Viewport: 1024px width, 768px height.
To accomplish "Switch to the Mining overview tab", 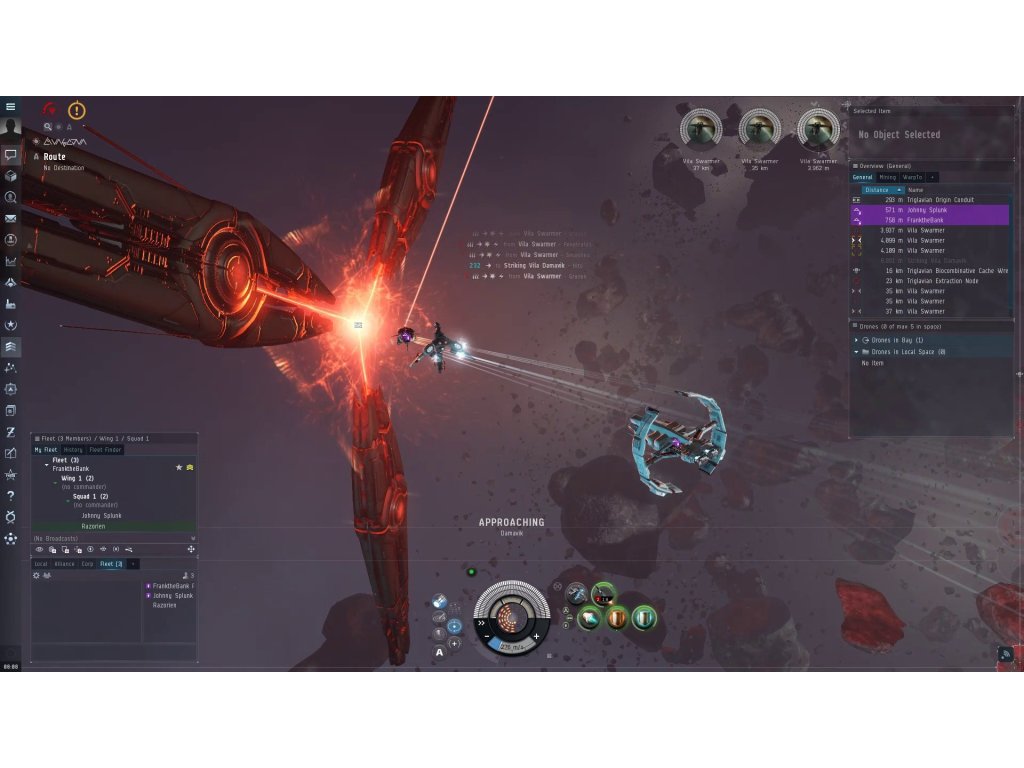I will click(x=887, y=177).
